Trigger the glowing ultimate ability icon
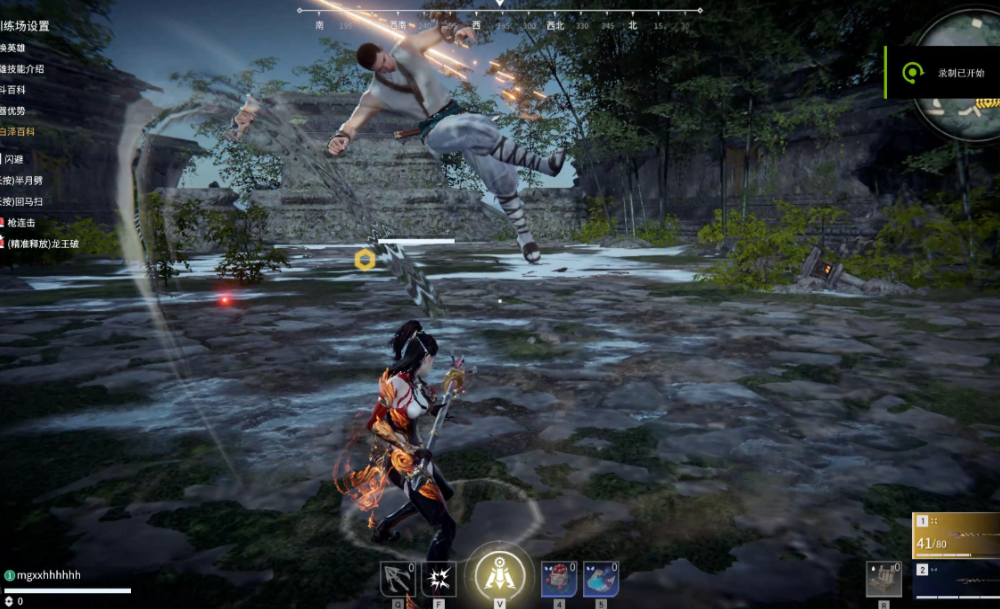Screen dimensions: 1000x609 tap(496, 574)
